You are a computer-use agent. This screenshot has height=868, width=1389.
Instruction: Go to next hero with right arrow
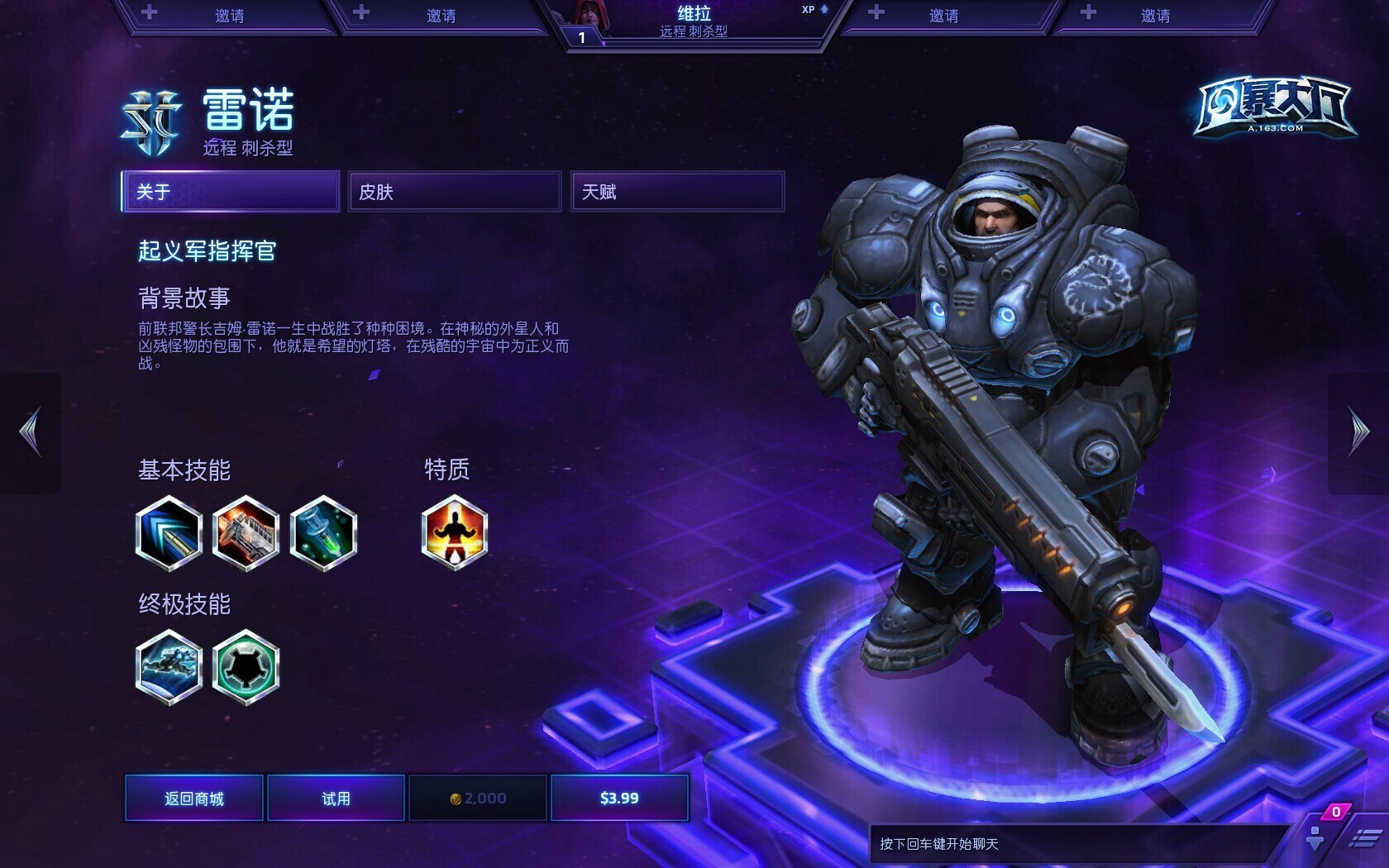[x=1358, y=432]
